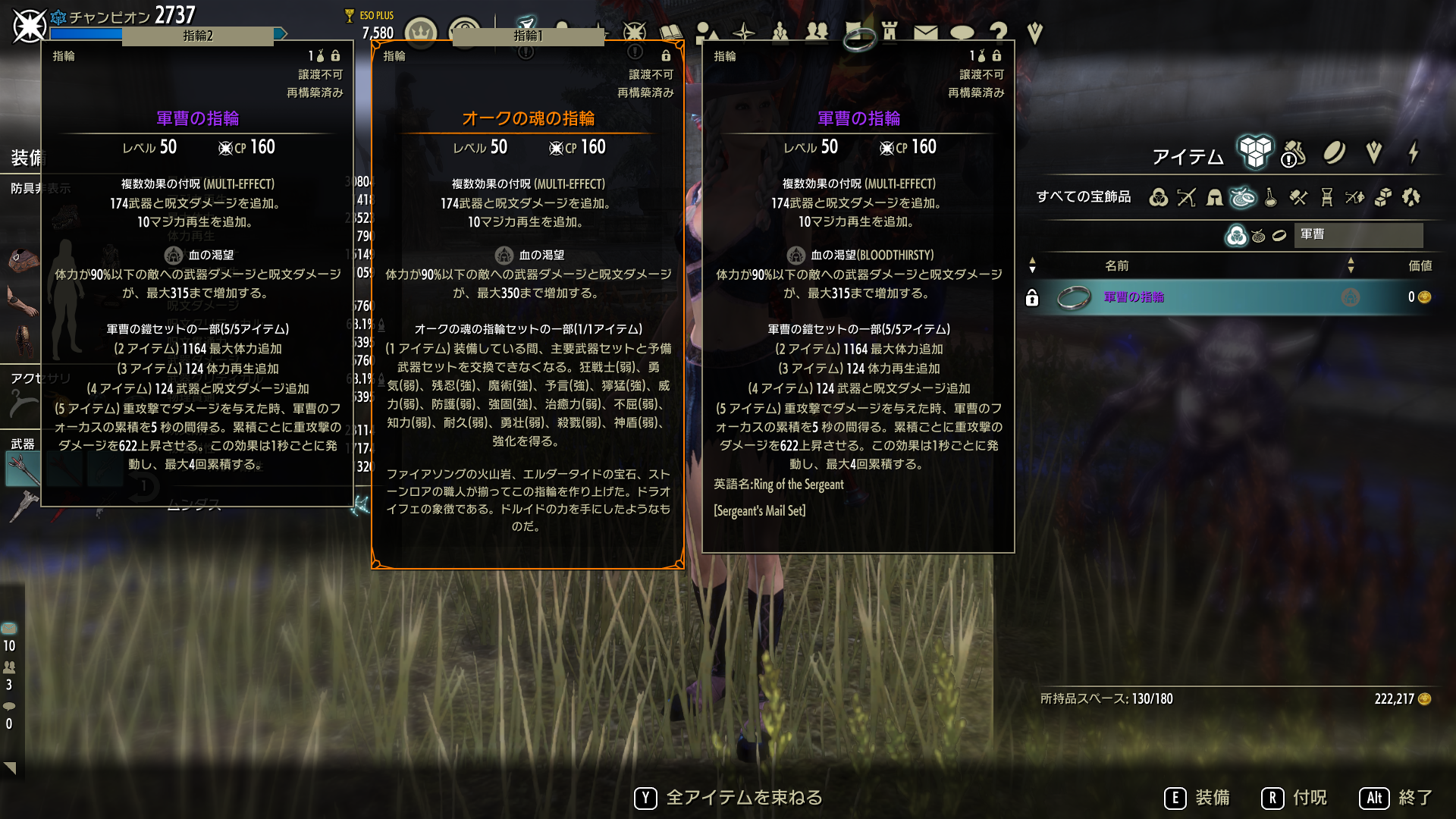Toggle the lock icon on 軍曹の指輪 row
The image size is (1456, 819).
(x=1032, y=298)
